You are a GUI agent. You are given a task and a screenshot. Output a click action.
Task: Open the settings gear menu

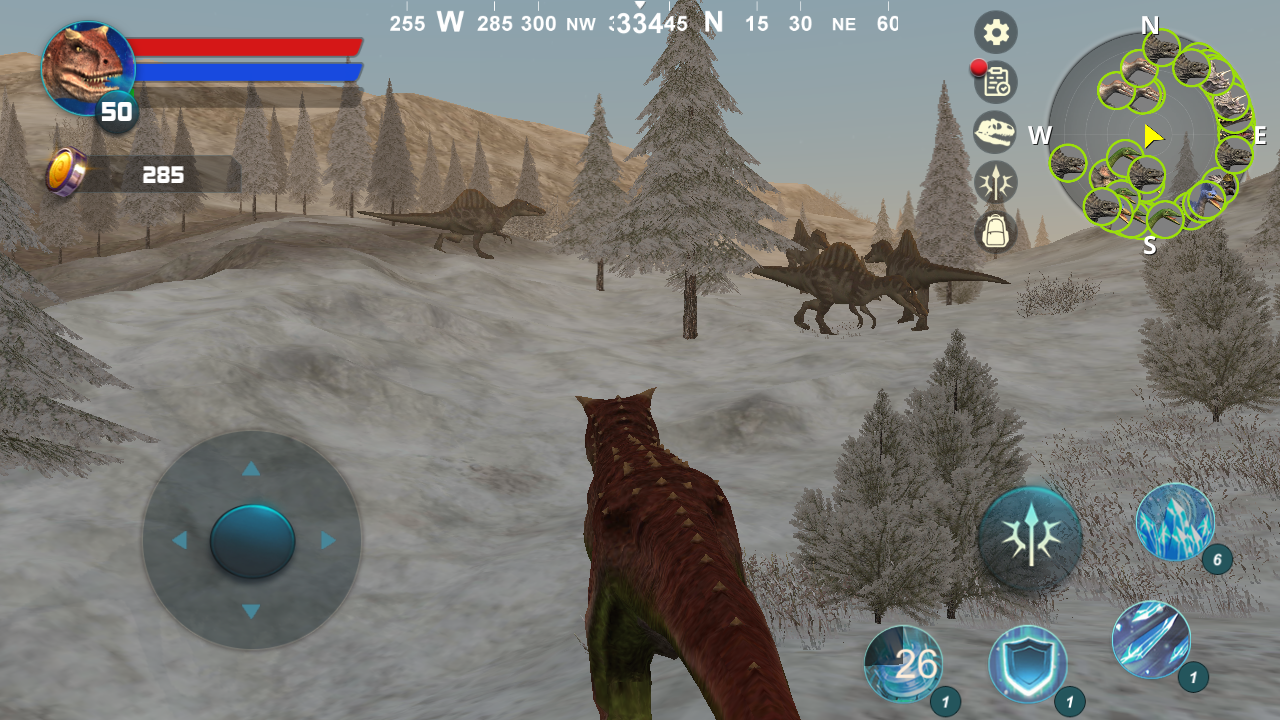995,32
